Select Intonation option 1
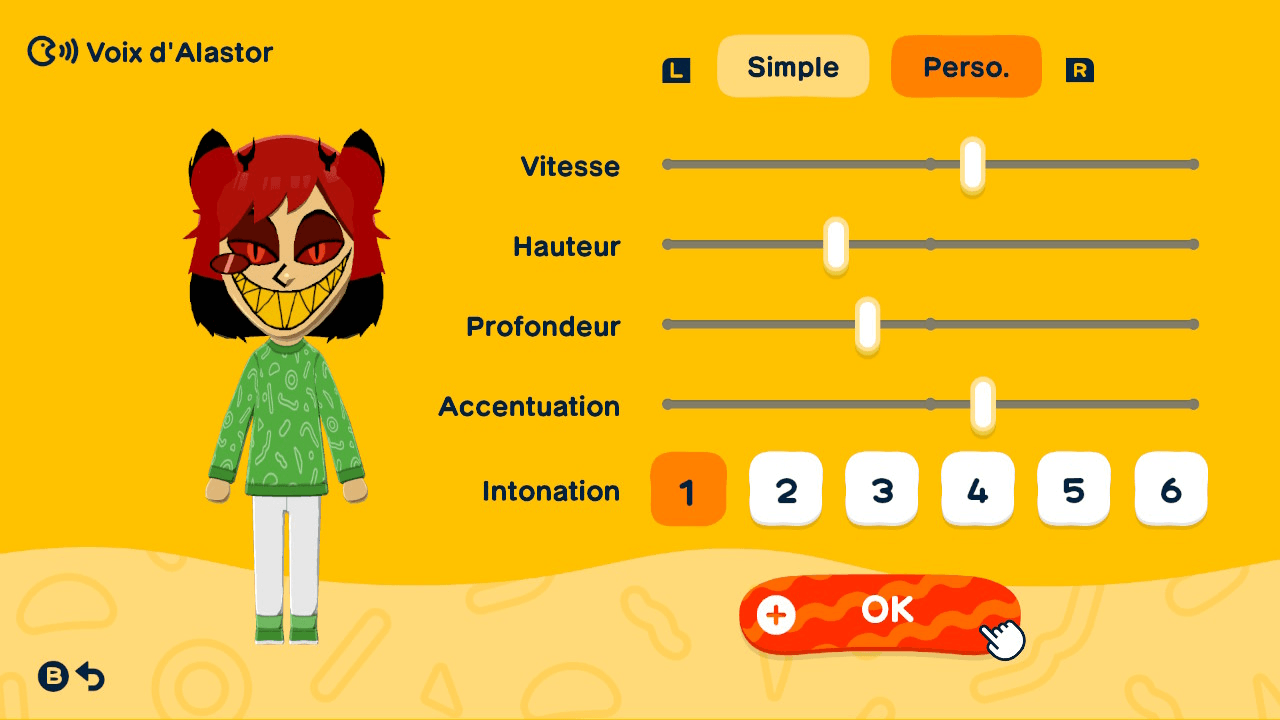The image size is (1280, 720). (689, 489)
